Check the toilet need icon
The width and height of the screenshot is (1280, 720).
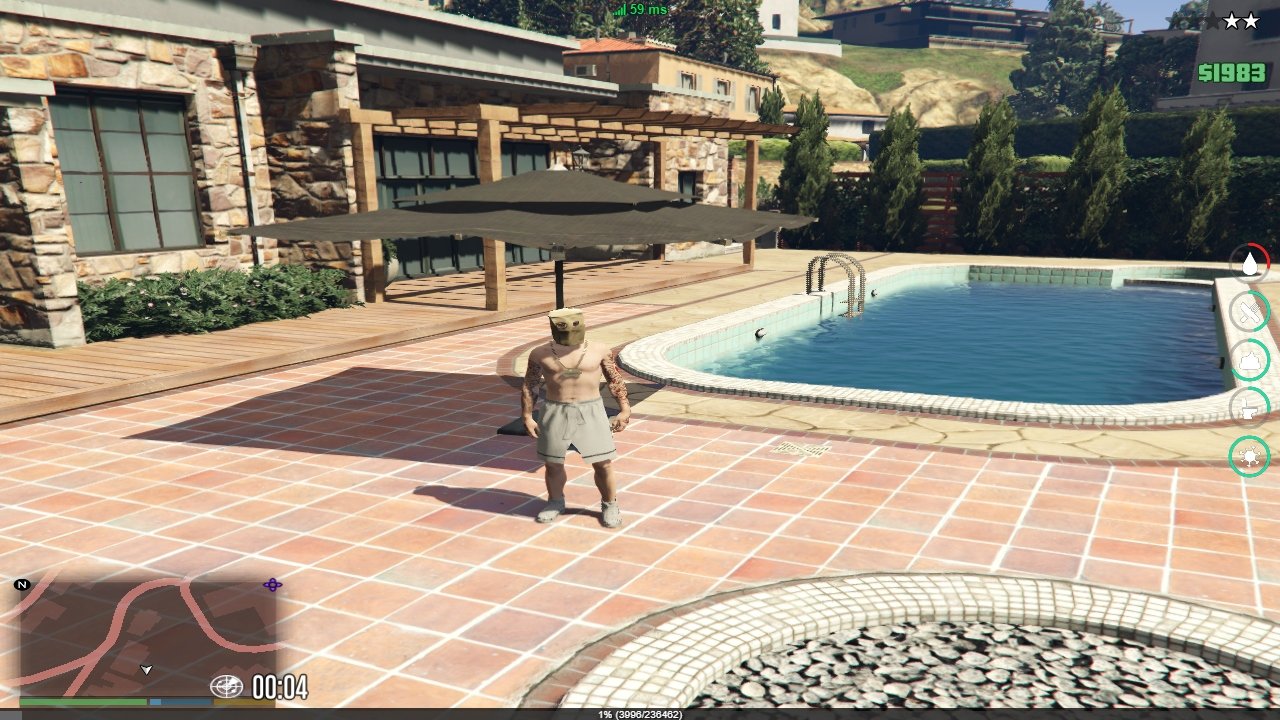point(1249,407)
